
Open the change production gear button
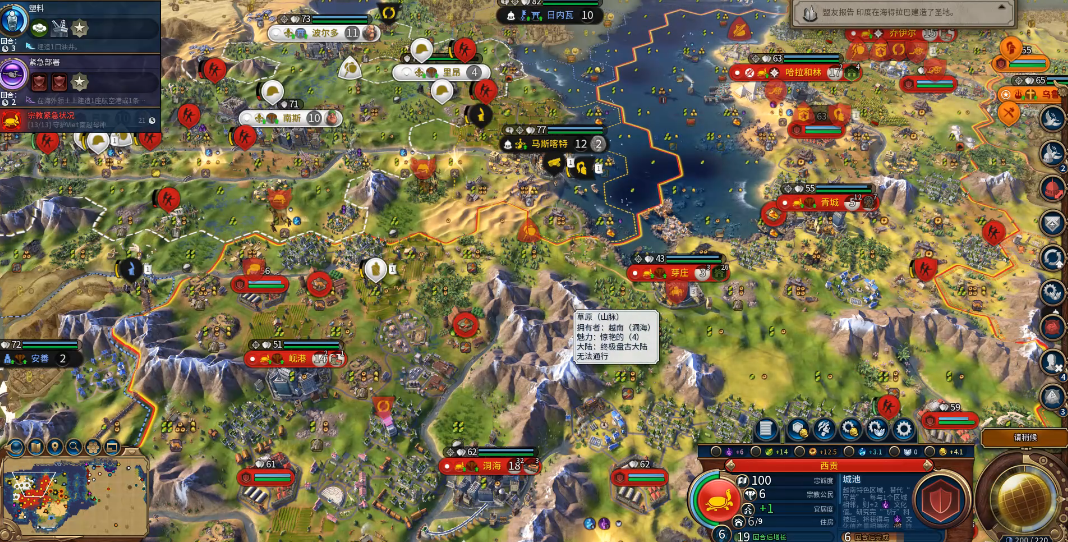pos(902,429)
